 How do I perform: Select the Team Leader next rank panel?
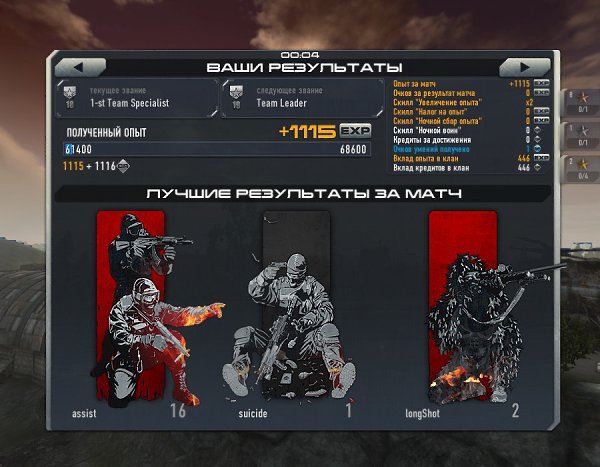click(302, 97)
